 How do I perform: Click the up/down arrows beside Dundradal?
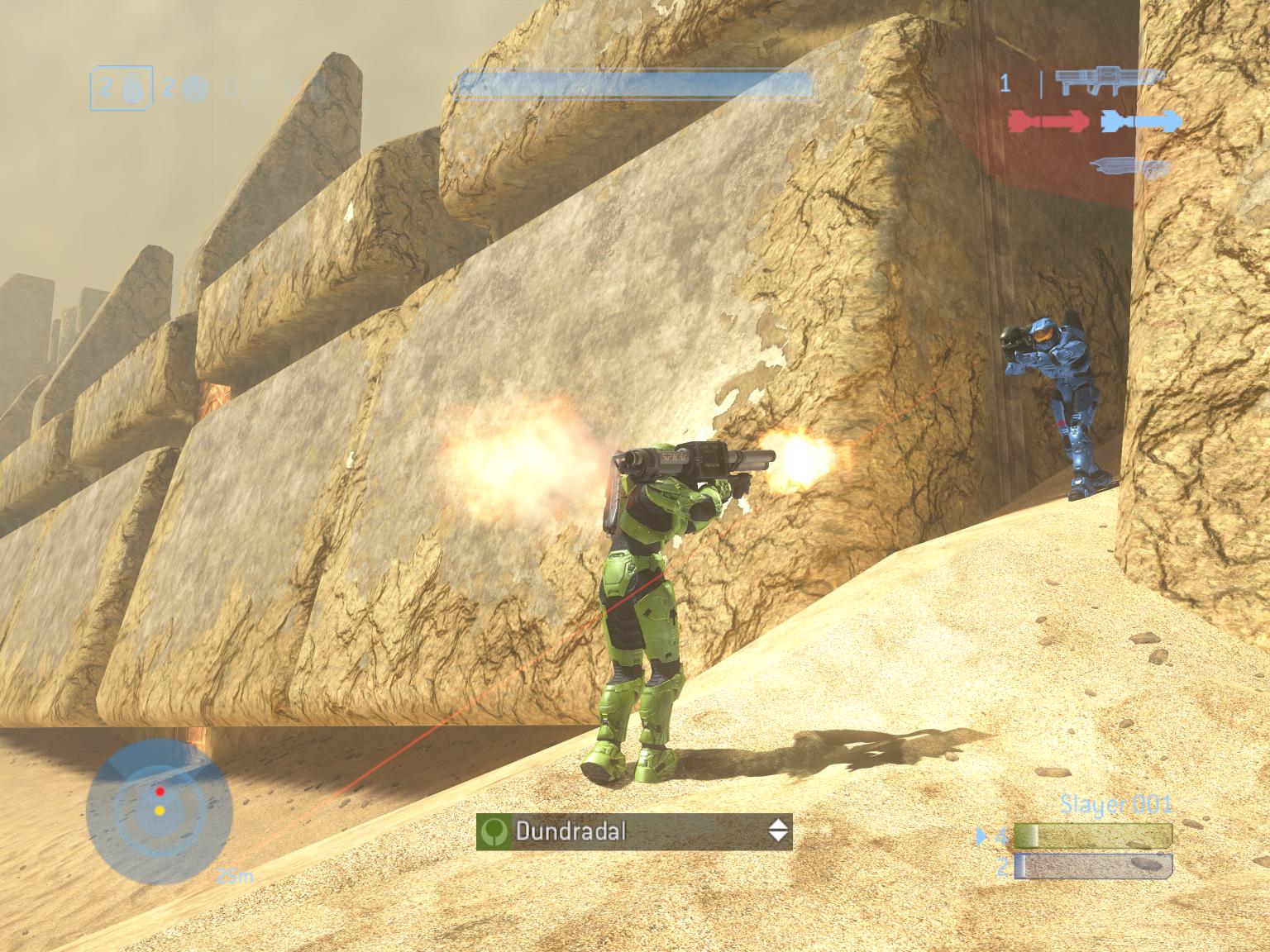point(778,831)
